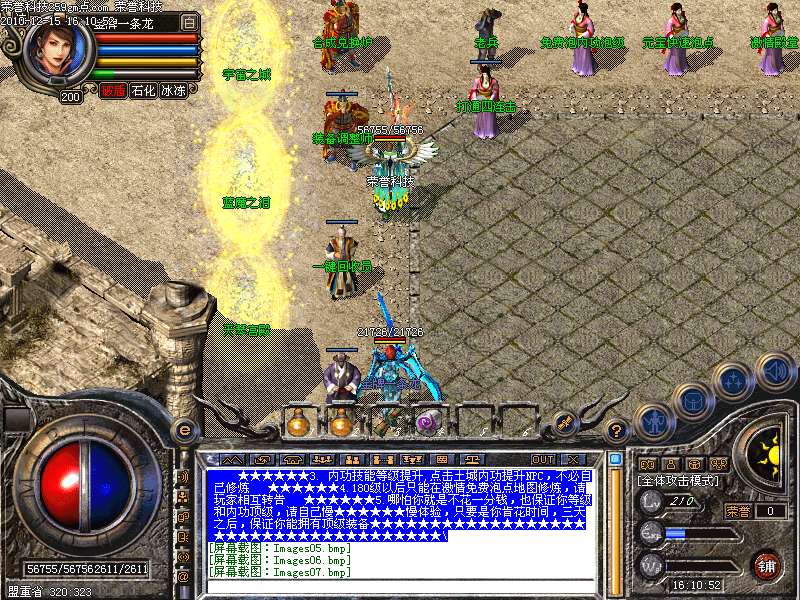Screen dimensions: 800x600
Task: Click the @ channel button beside the chat
Action: pos(183,576)
